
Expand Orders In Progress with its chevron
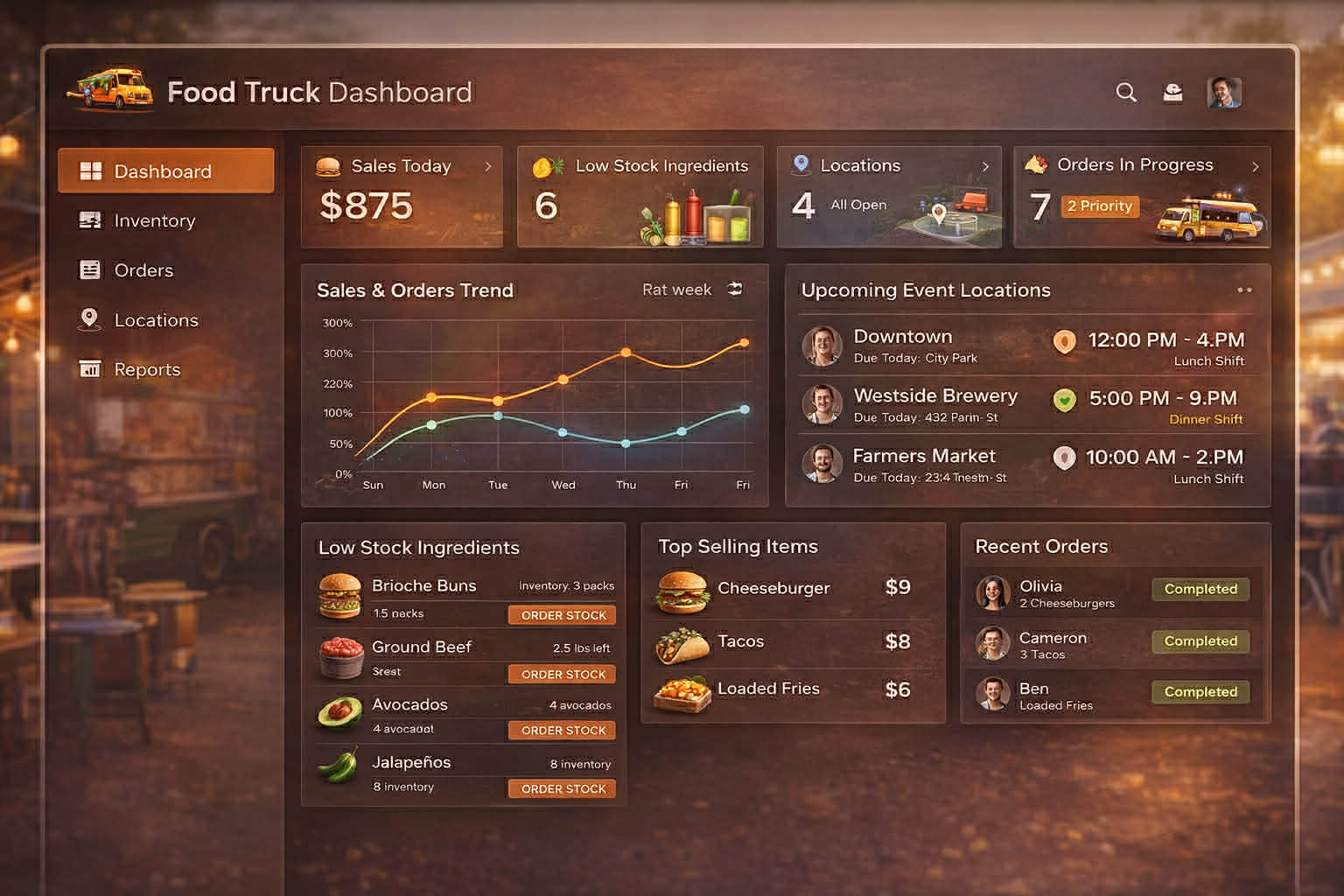(x=1256, y=165)
